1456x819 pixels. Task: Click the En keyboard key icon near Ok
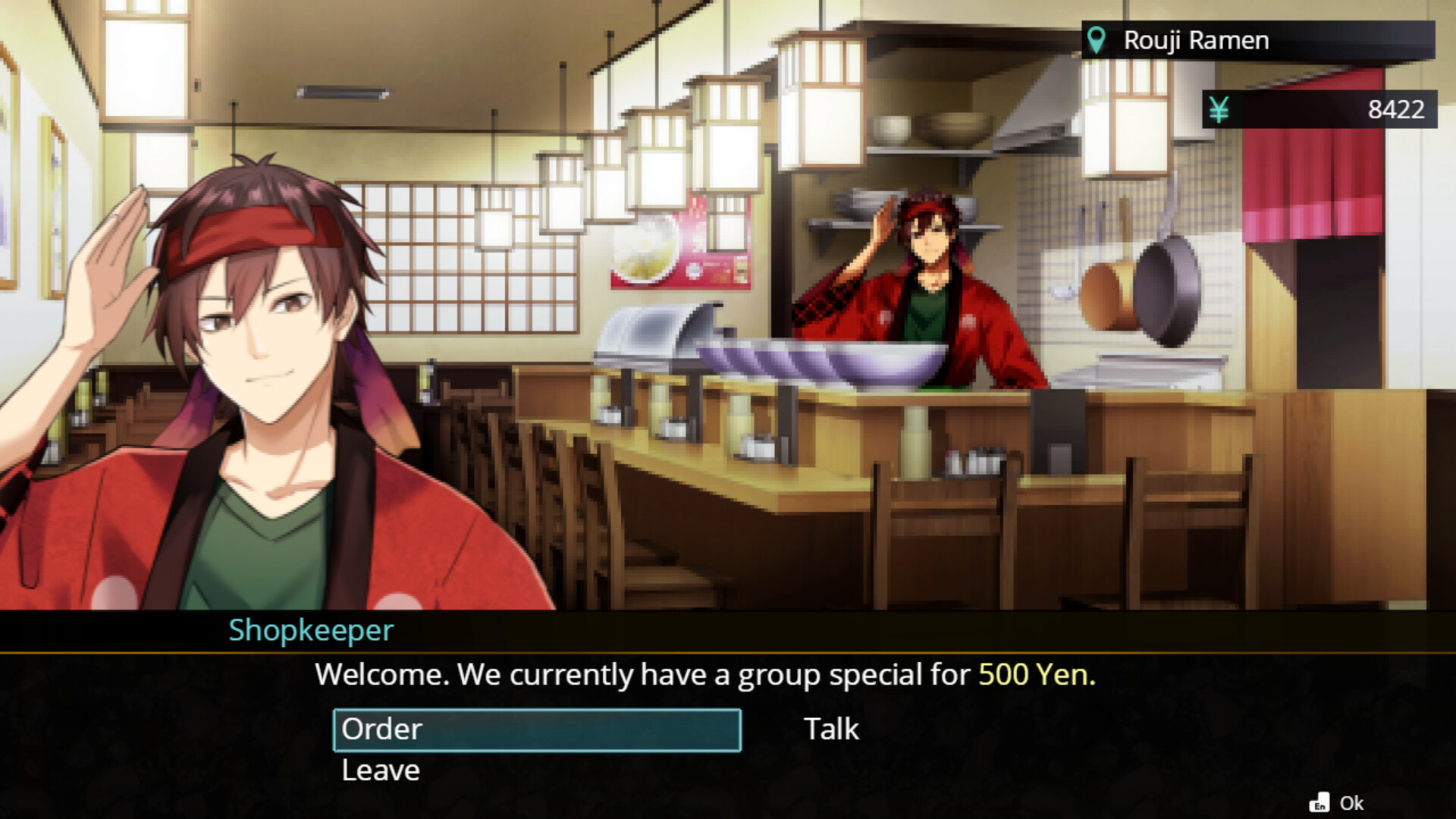[x=1321, y=802]
